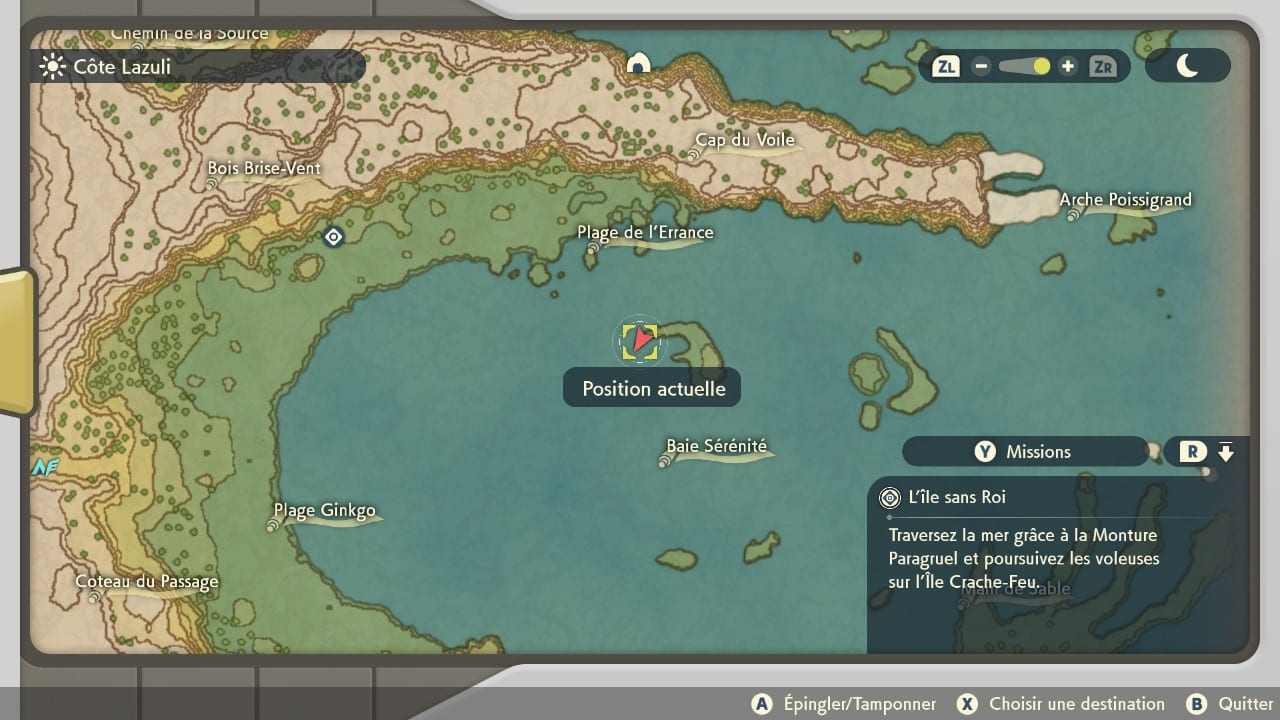Choose the Coteau du Passage label
Viewport: 1280px width, 720px height.
pos(147,582)
